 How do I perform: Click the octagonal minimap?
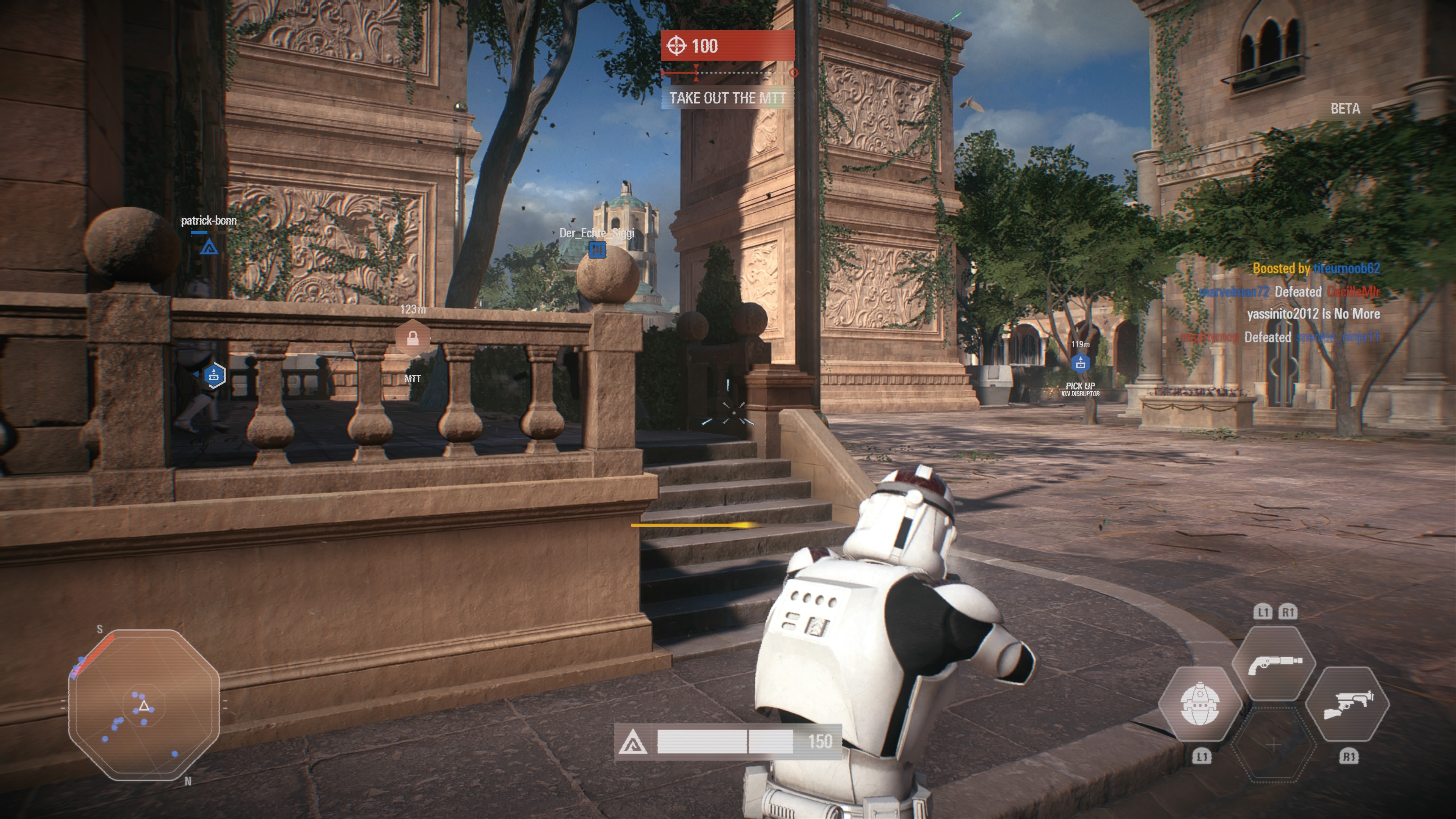pos(144,705)
